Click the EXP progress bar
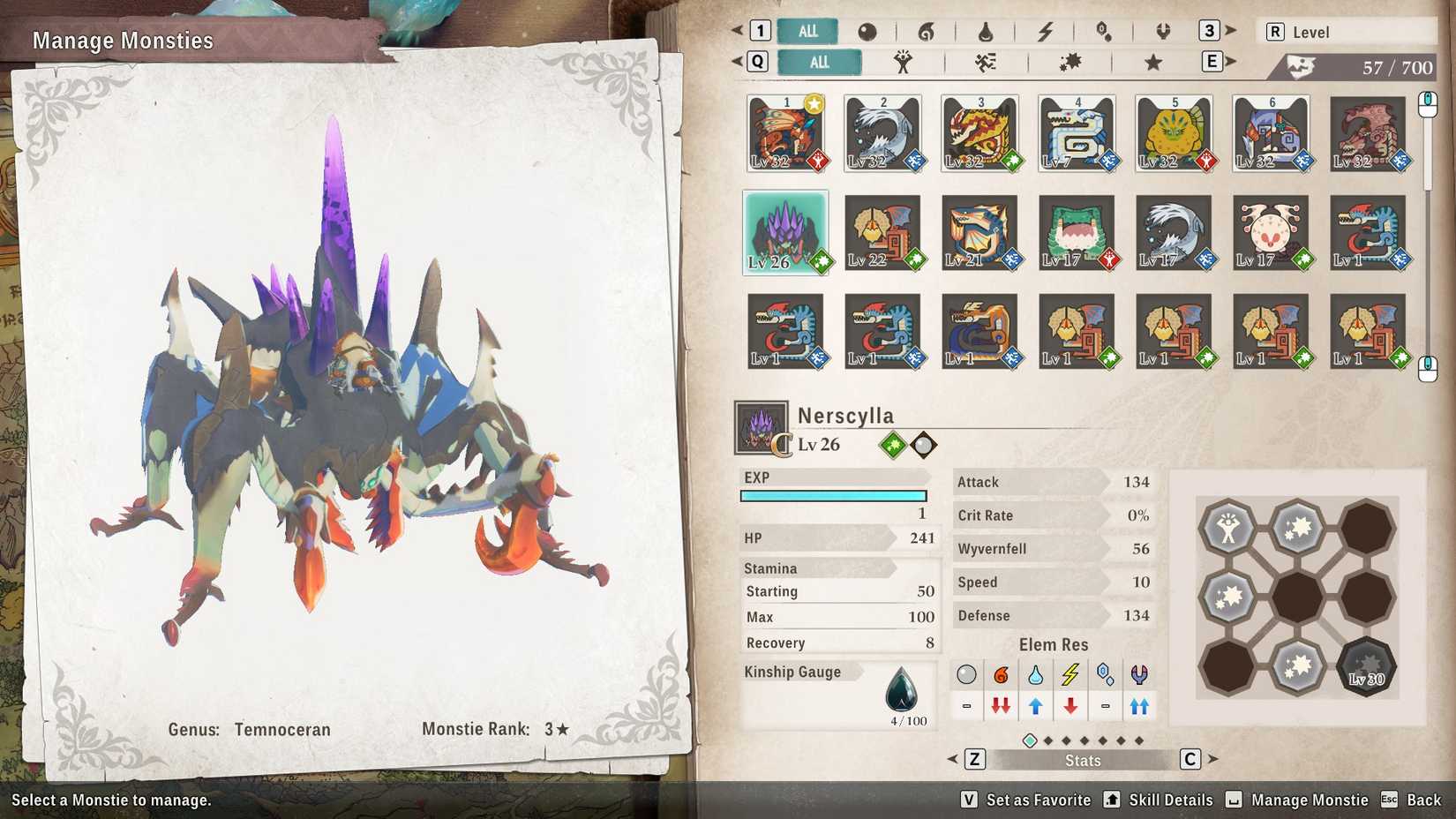Image resolution: width=1456 pixels, height=819 pixels. click(832, 495)
